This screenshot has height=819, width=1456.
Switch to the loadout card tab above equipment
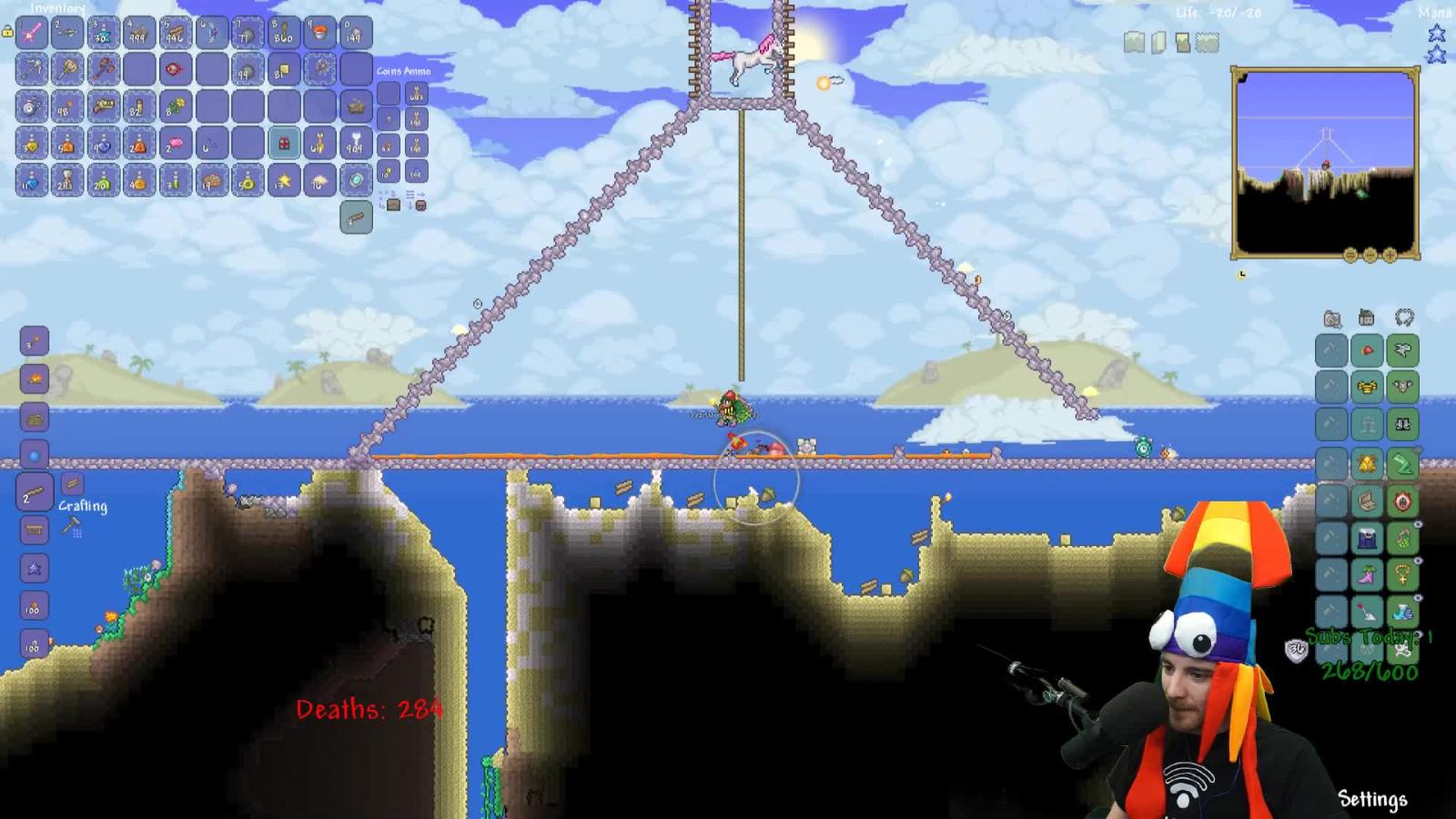(1330, 317)
